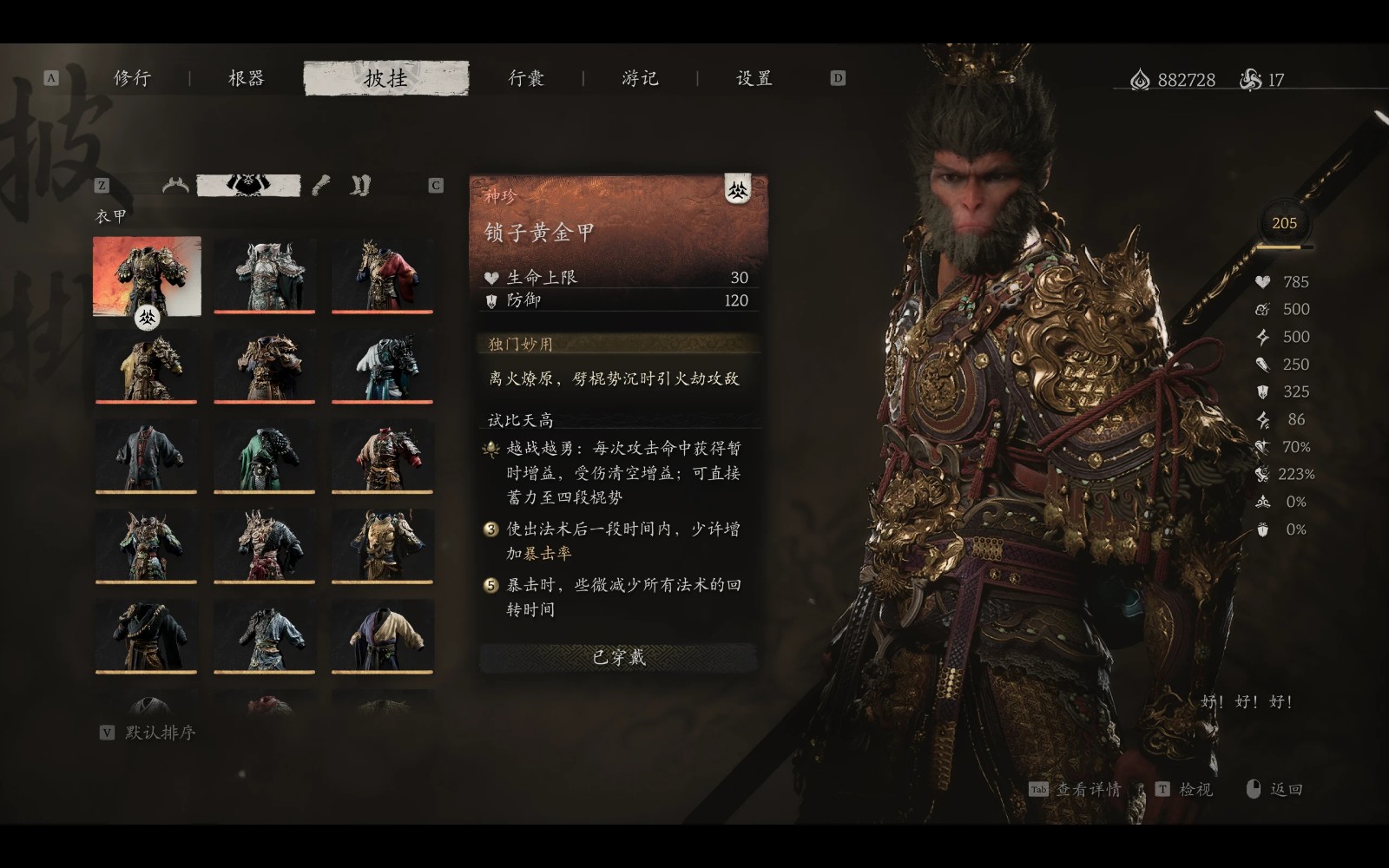Select the 游记 journal tab

[x=640, y=77]
